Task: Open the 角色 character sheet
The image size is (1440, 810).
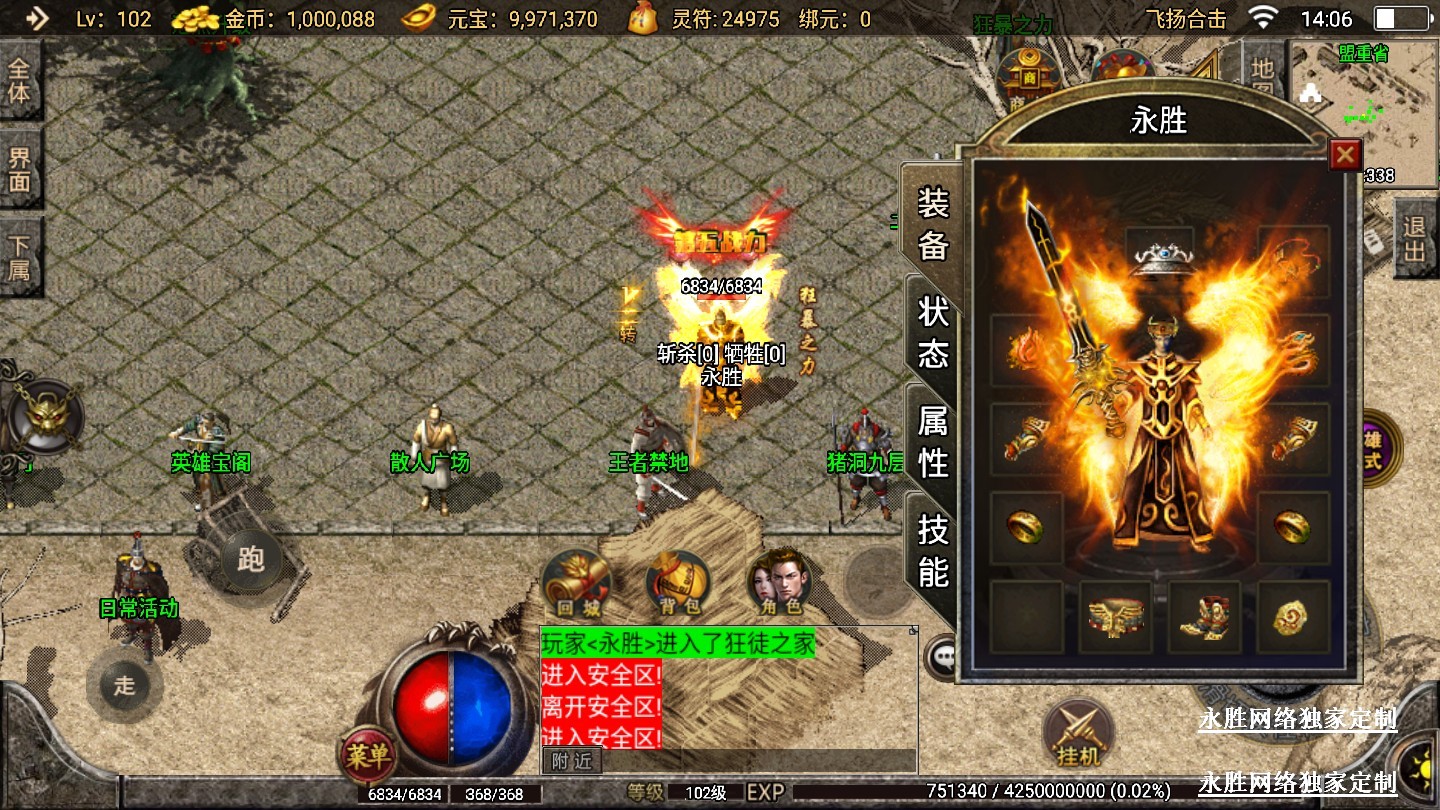Action: (x=780, y=583)
